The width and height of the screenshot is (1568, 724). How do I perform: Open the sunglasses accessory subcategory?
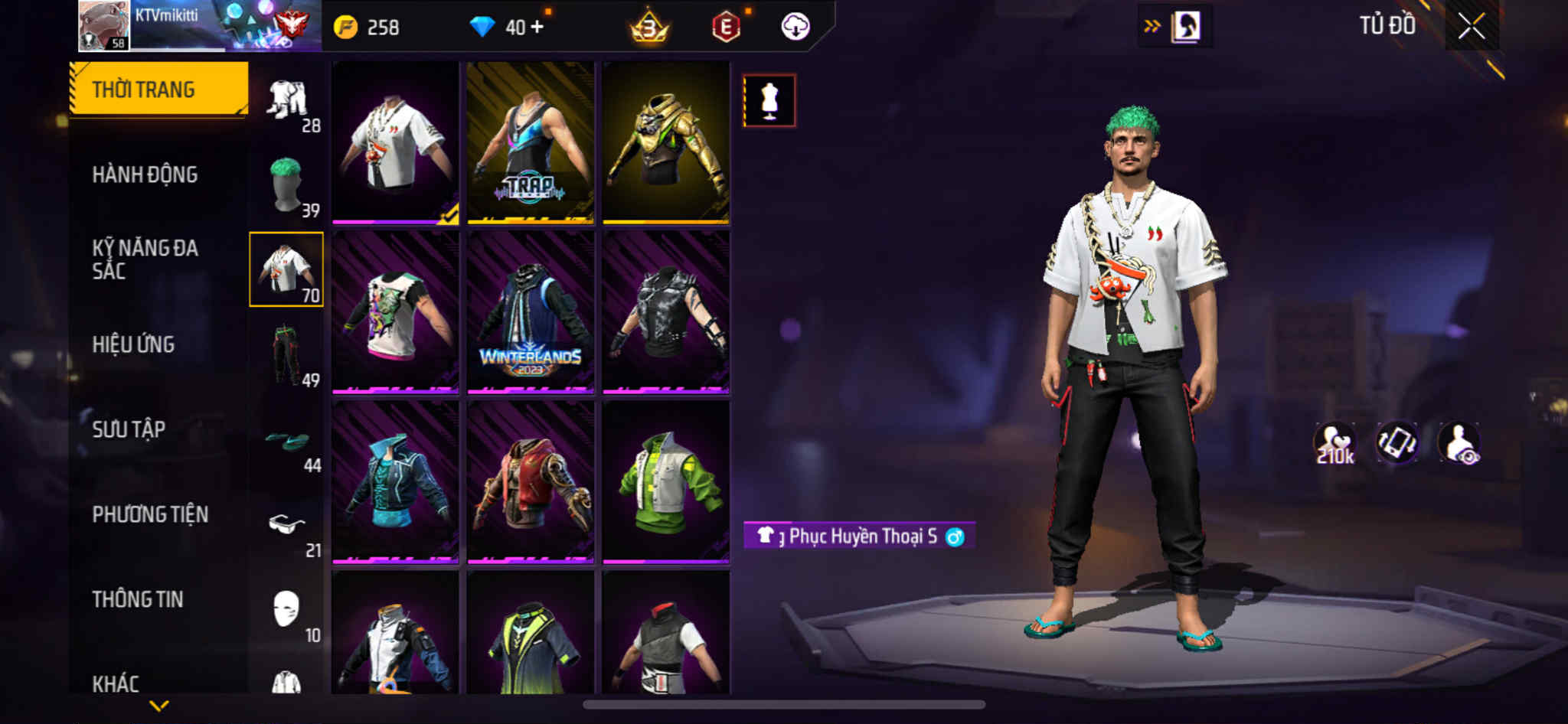coord(287,525)
